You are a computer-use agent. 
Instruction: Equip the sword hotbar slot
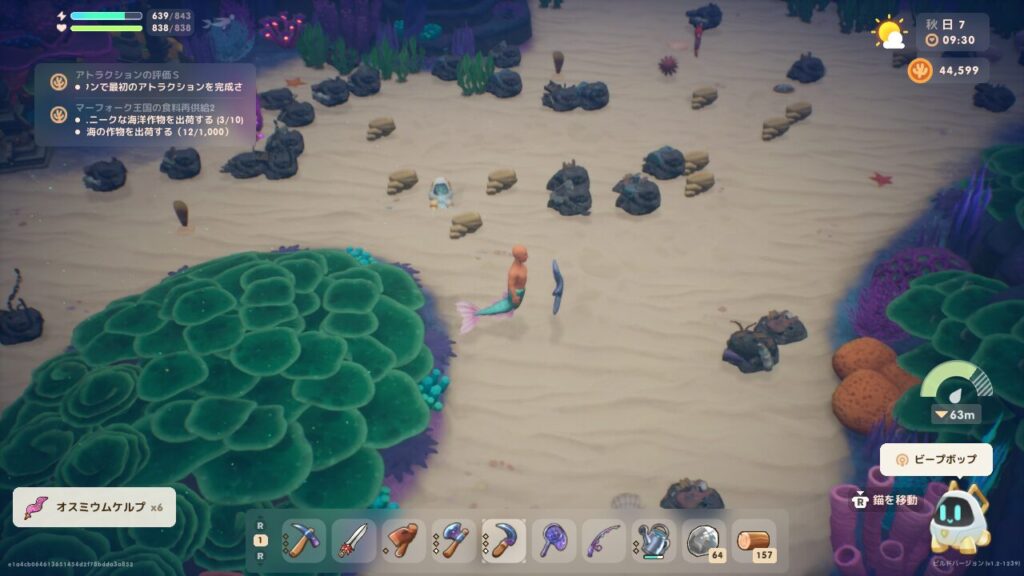[354, 541]
